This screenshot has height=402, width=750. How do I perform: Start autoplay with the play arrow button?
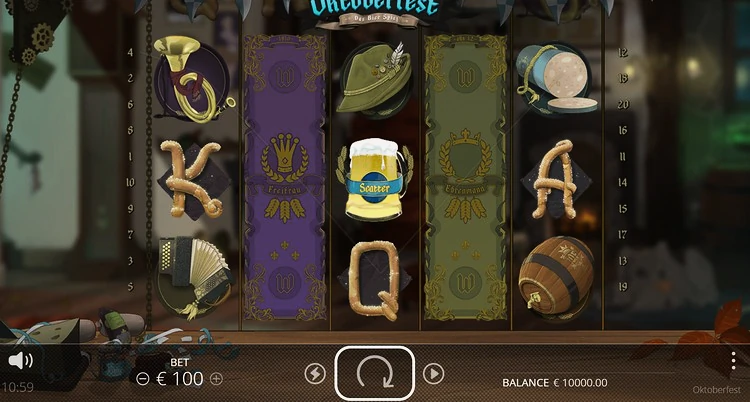tap(433, 374)
